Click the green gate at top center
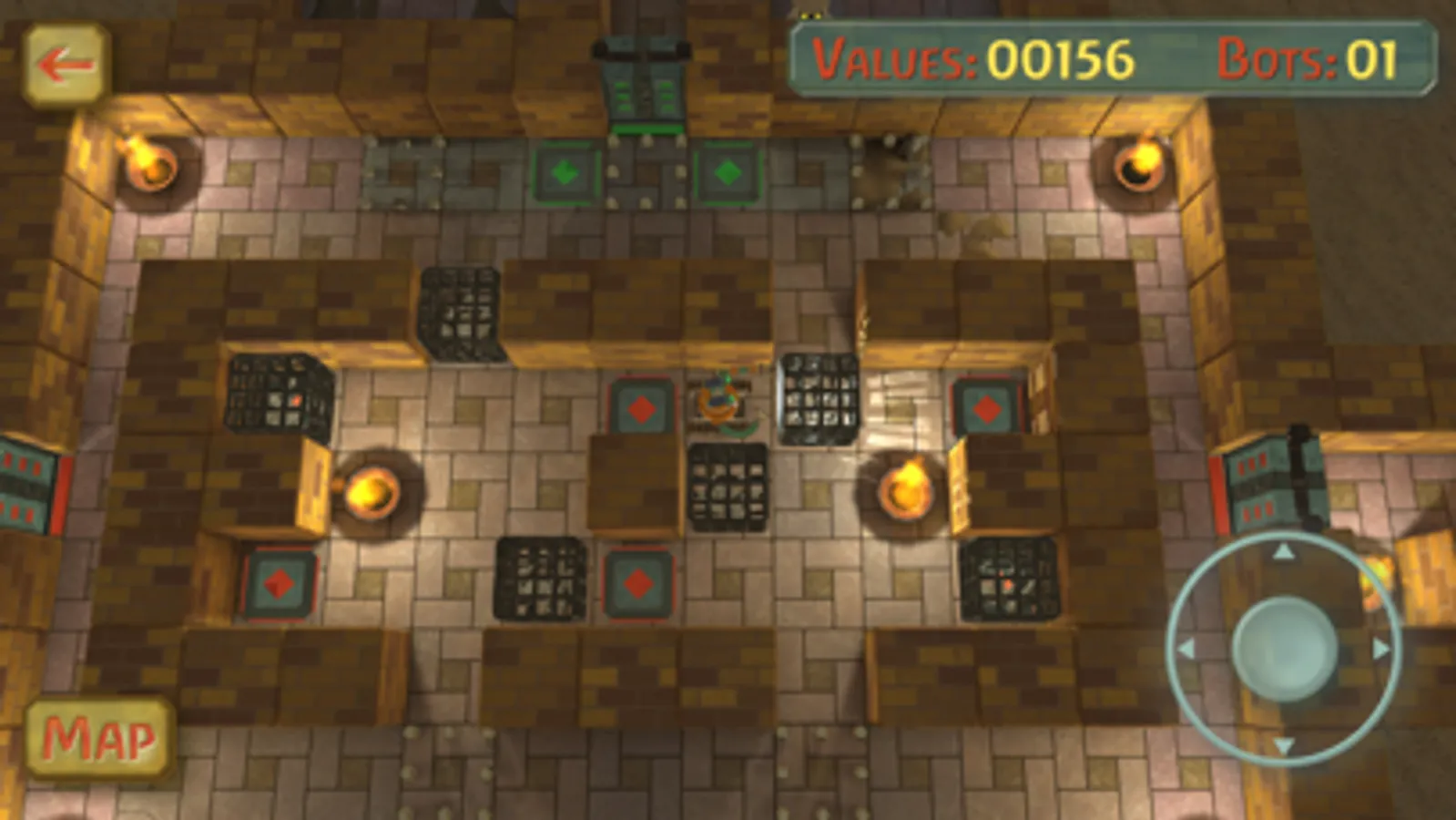 [644, 87]
